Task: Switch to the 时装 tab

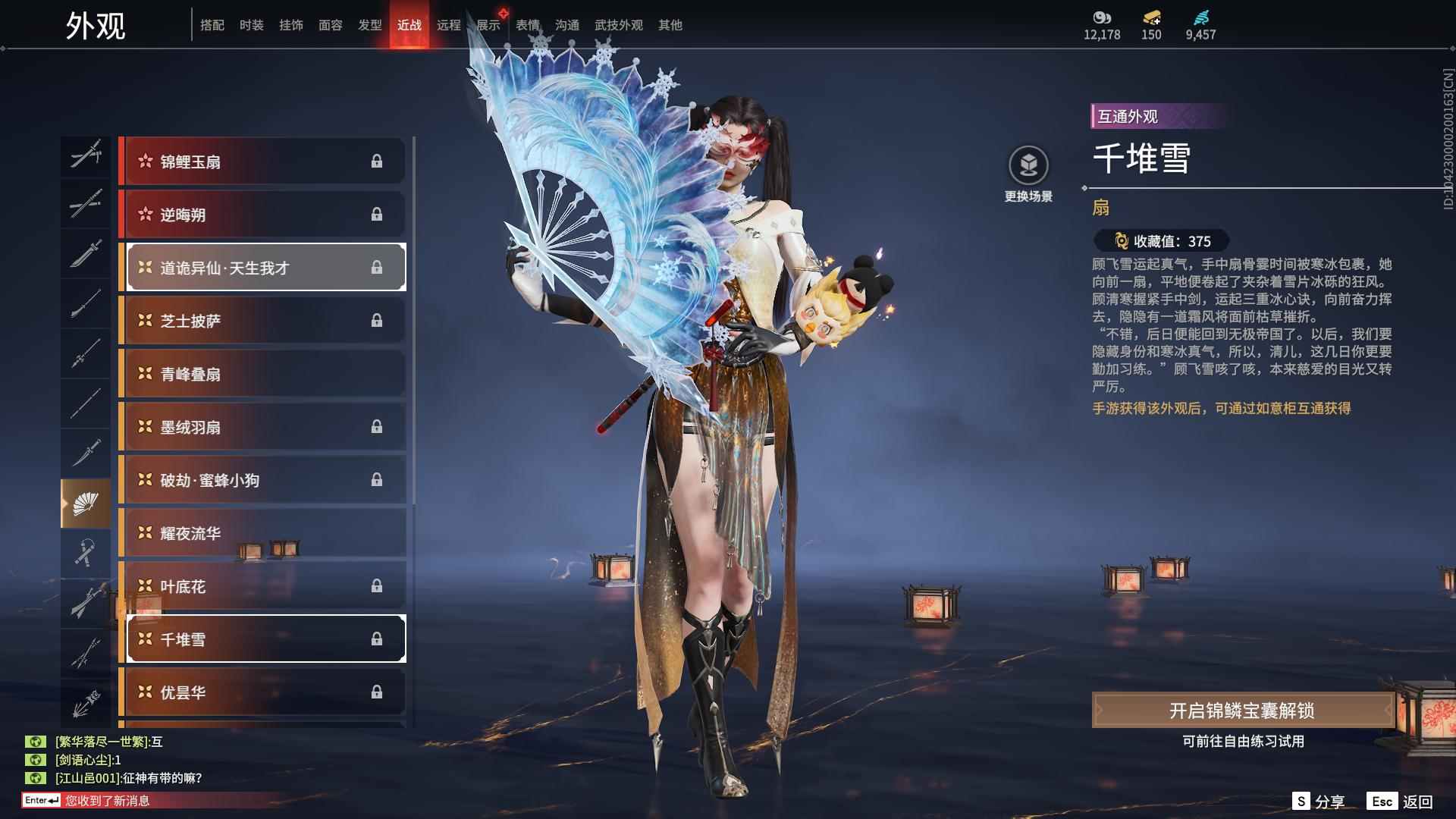Action: click(251, 24)
